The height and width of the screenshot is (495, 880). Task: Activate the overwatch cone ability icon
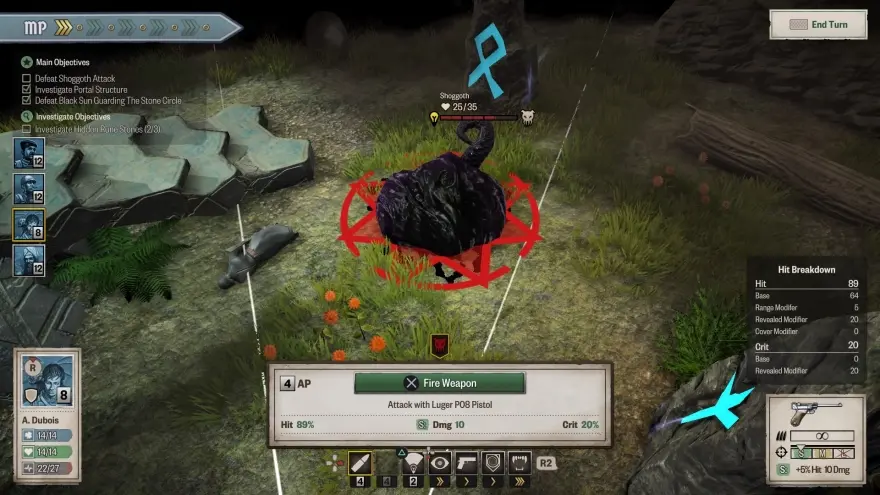point(412,462)
